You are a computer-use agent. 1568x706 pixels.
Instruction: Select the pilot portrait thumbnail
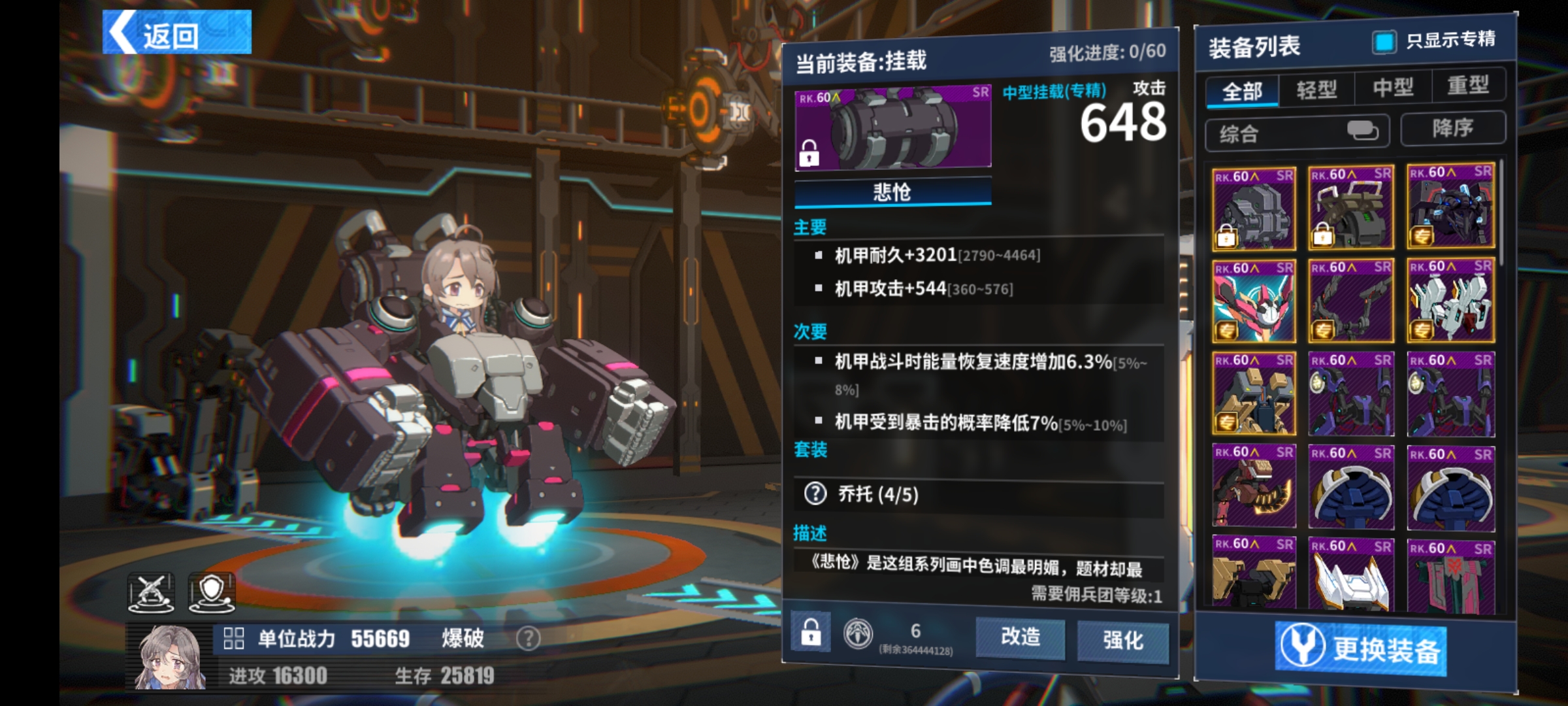tap(170, 657)
